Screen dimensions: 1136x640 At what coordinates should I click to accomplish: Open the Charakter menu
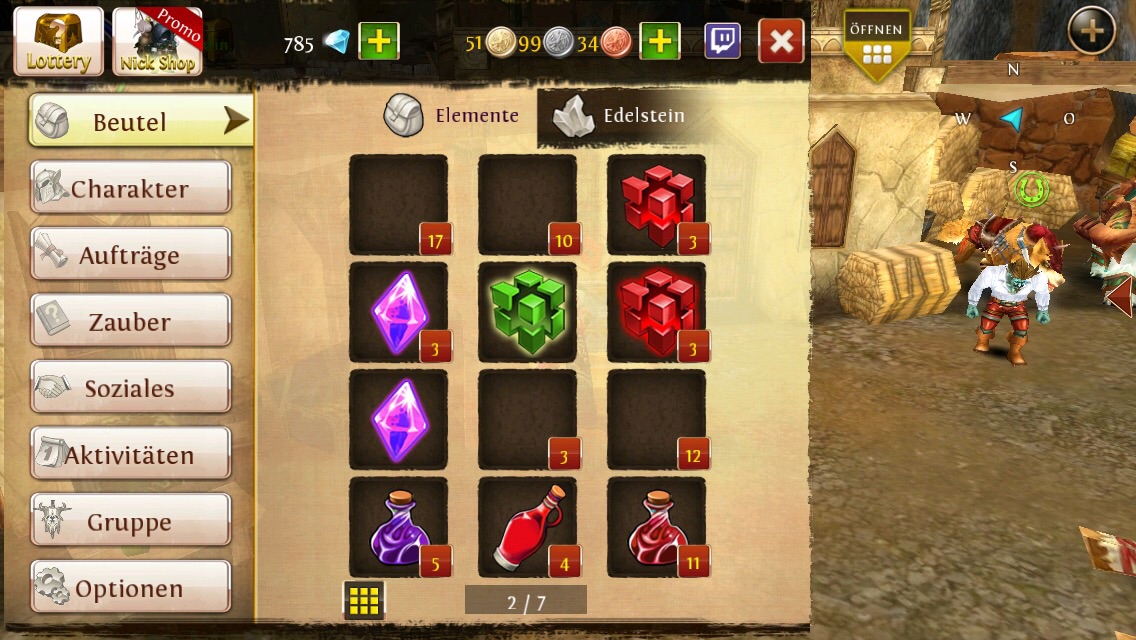click(130, 188)
